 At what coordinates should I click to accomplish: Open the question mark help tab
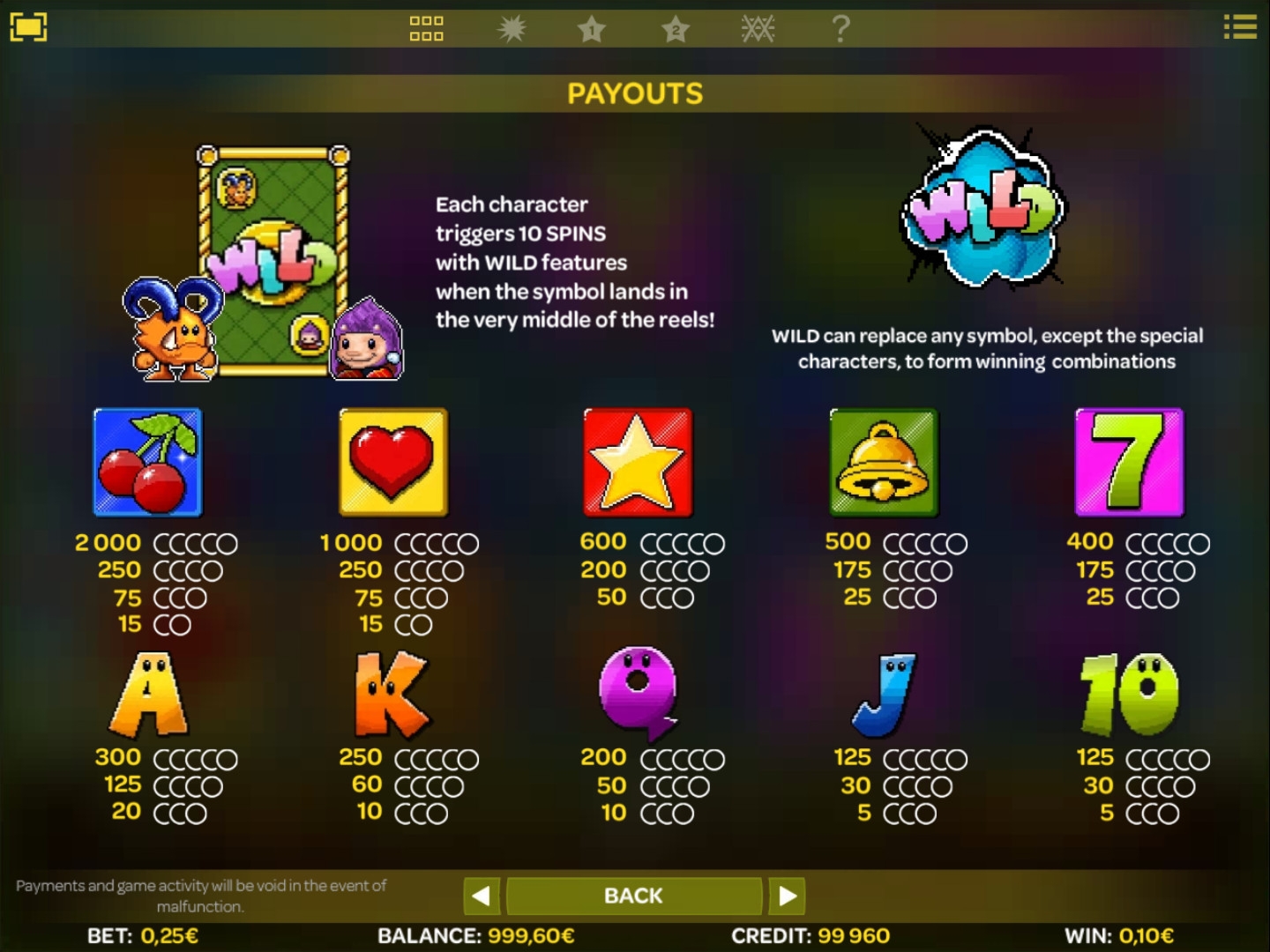(840, 29)
